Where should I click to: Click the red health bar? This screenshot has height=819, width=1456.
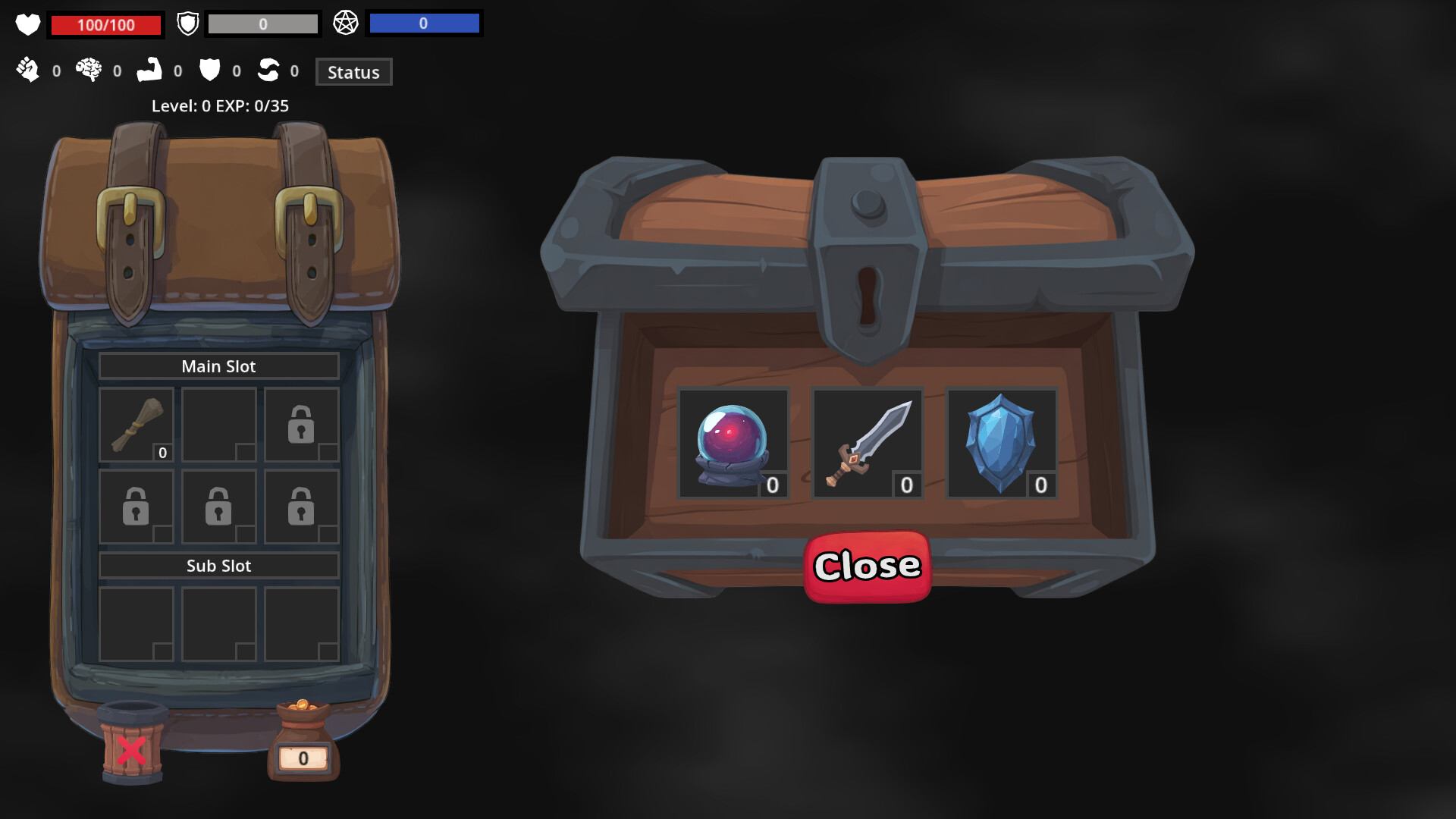pos(105,24)
